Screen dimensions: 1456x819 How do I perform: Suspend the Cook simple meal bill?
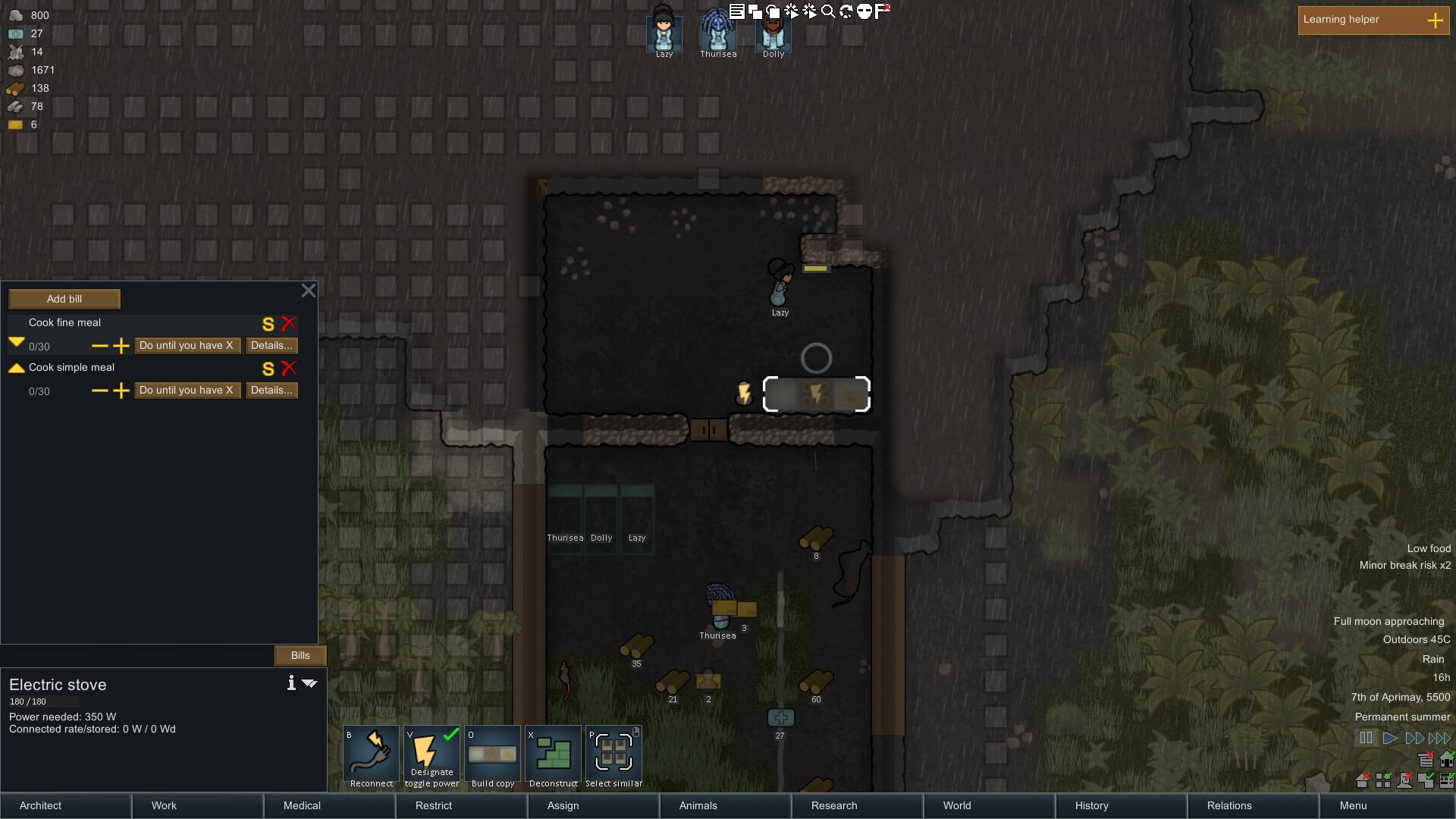tap(268, 369)
